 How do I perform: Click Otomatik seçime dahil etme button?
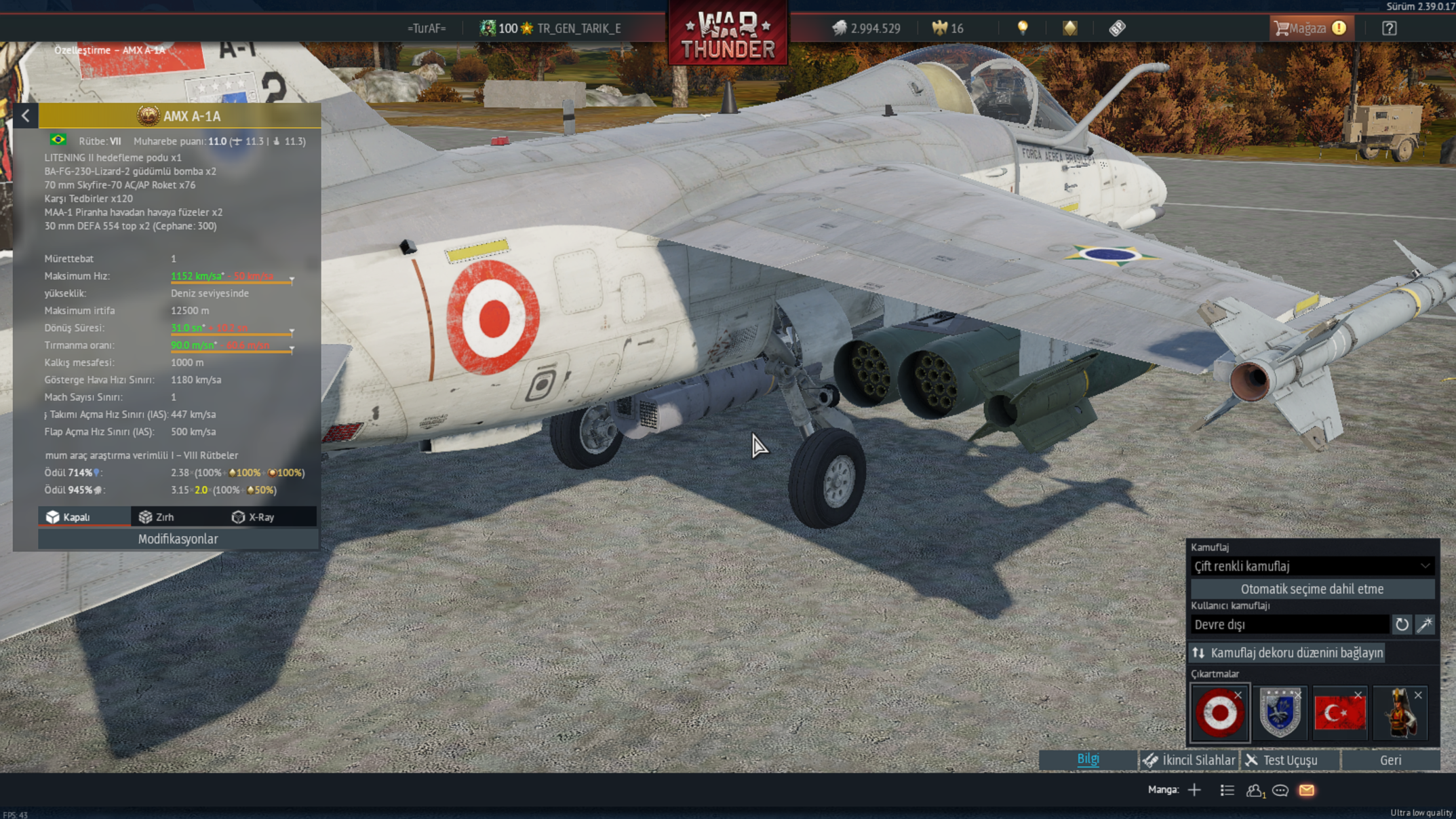click(x=1312, y=589)
